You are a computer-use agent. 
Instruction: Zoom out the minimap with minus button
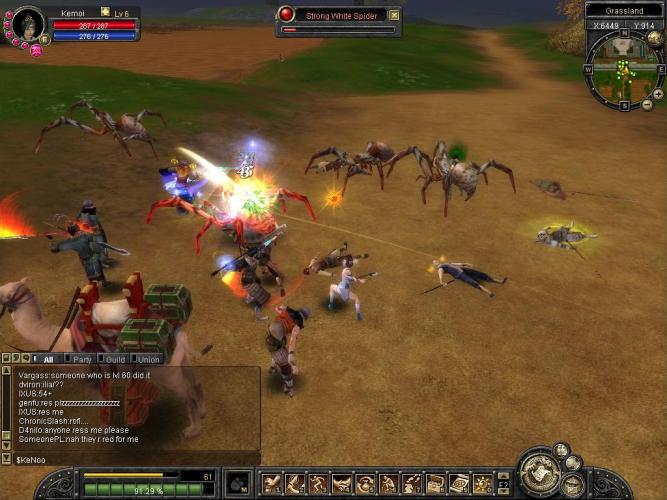coord(647,104)
